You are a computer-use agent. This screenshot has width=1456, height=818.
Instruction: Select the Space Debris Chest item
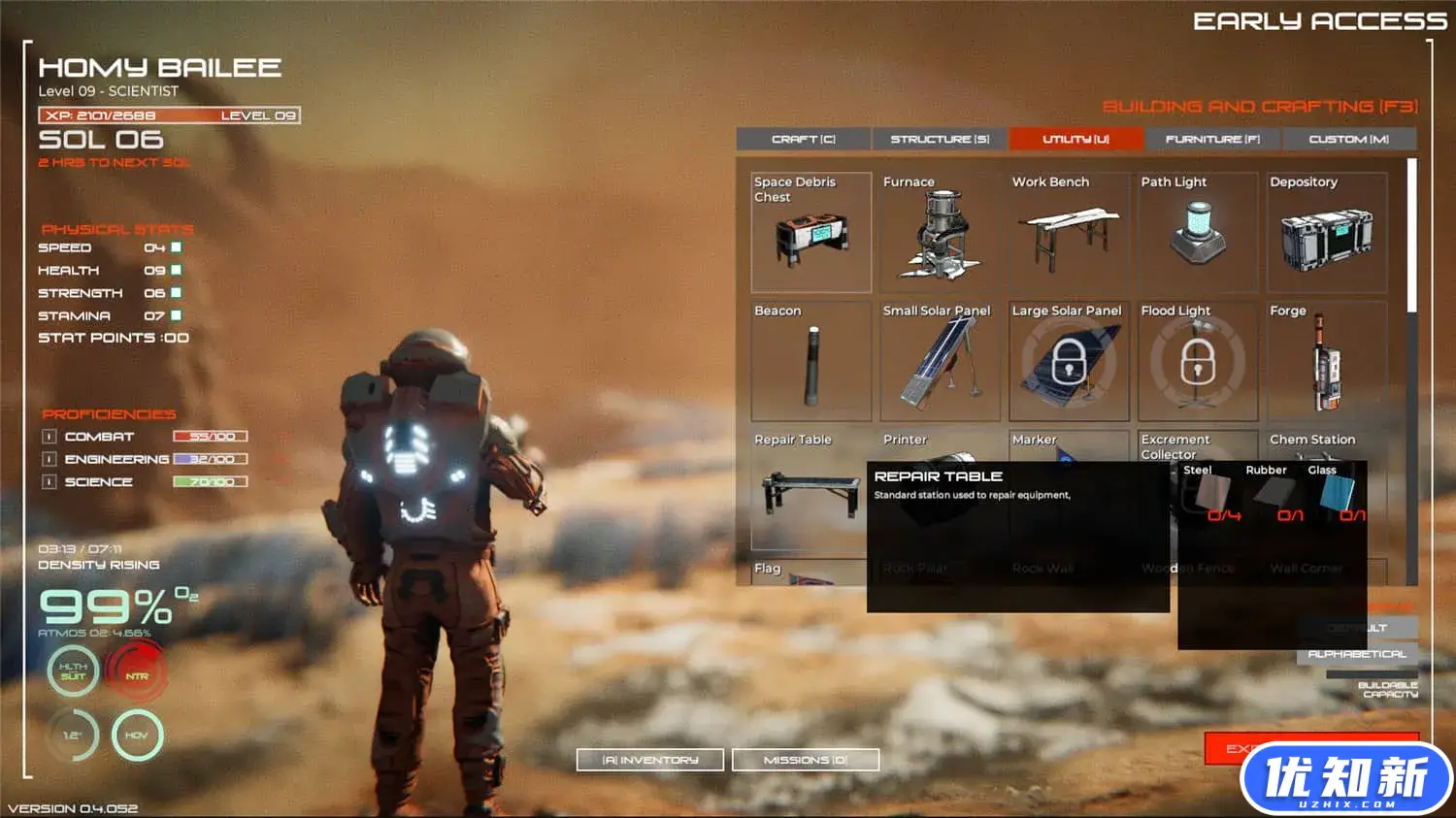(811, 233)
